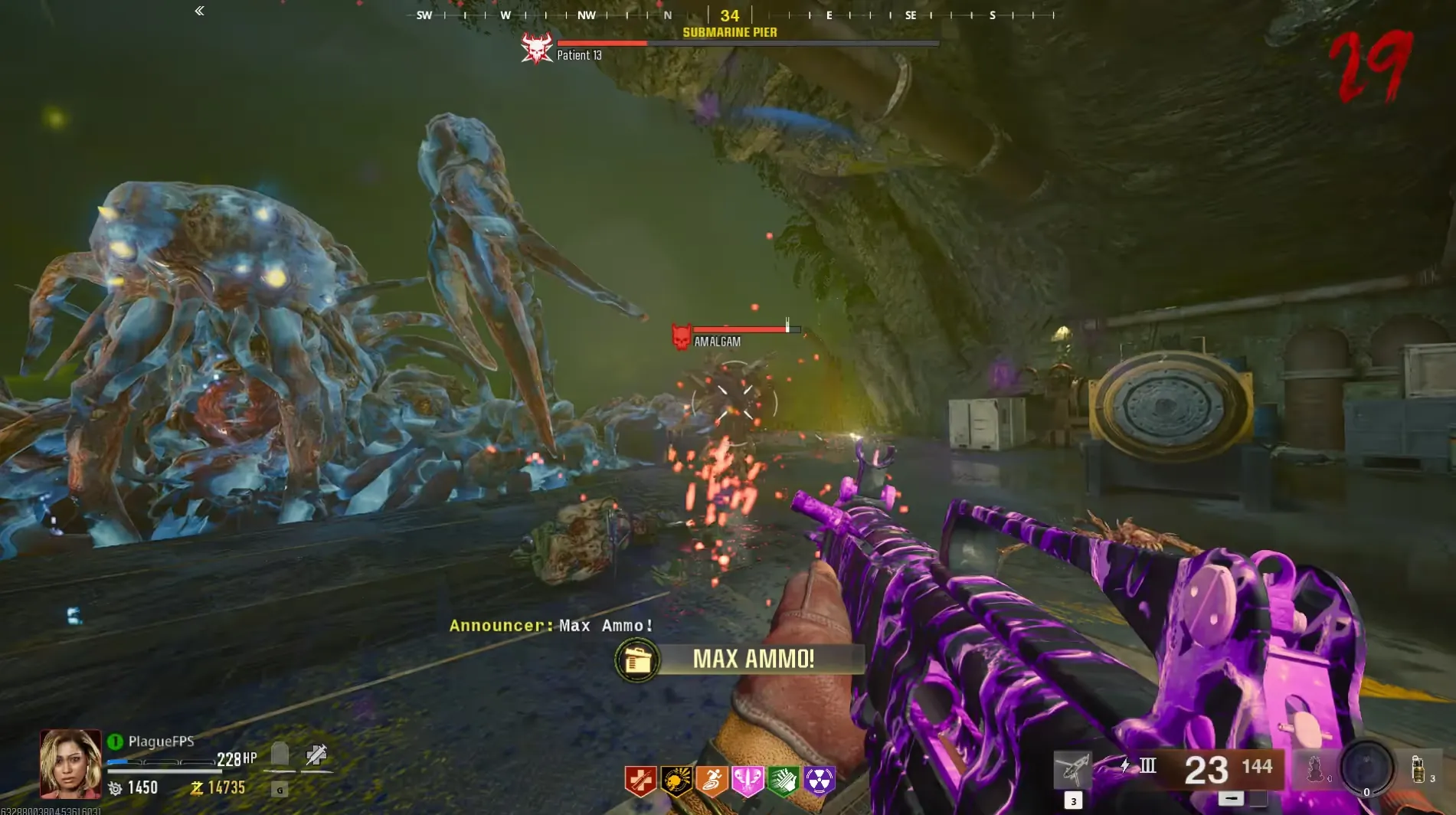Image resolution: width=1456 pixels, height=815 pixels.
Task: Select the red Quick Revive perk icon
Action: click(x=640, y=781)
